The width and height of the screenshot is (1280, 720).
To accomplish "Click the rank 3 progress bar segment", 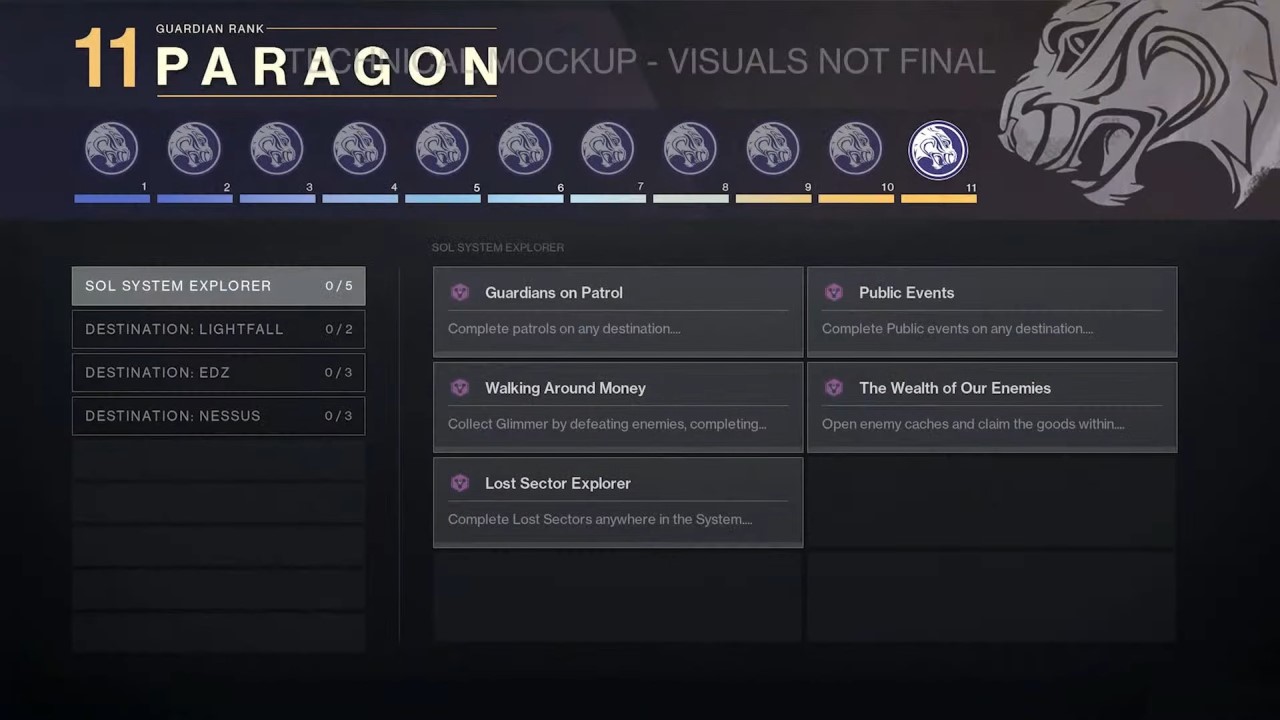I will click(277, 199).
